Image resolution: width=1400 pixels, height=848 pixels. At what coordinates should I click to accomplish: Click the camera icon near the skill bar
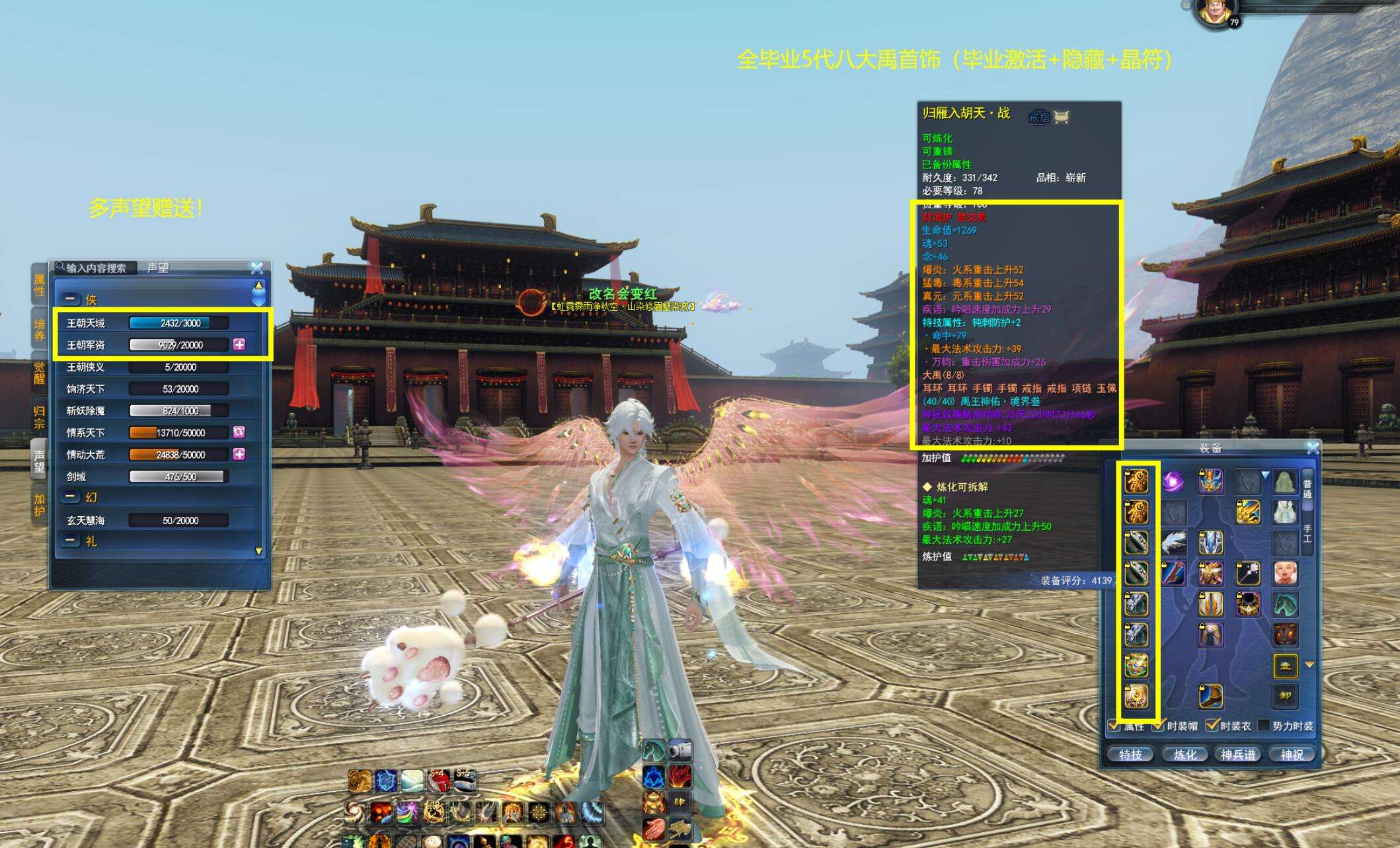pos(680,751)
